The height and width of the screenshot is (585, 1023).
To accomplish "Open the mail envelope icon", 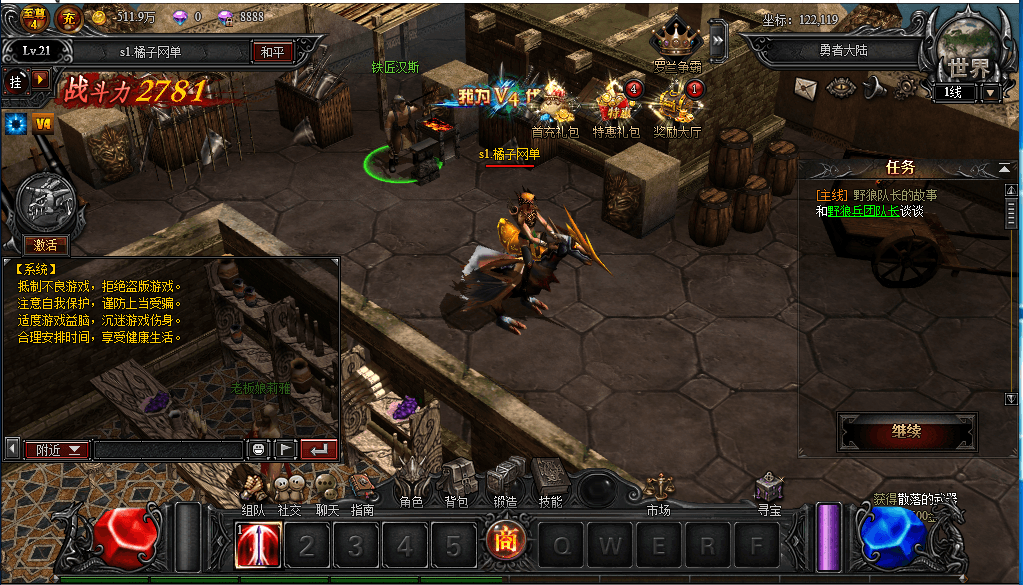I will (x=806, y=88).
